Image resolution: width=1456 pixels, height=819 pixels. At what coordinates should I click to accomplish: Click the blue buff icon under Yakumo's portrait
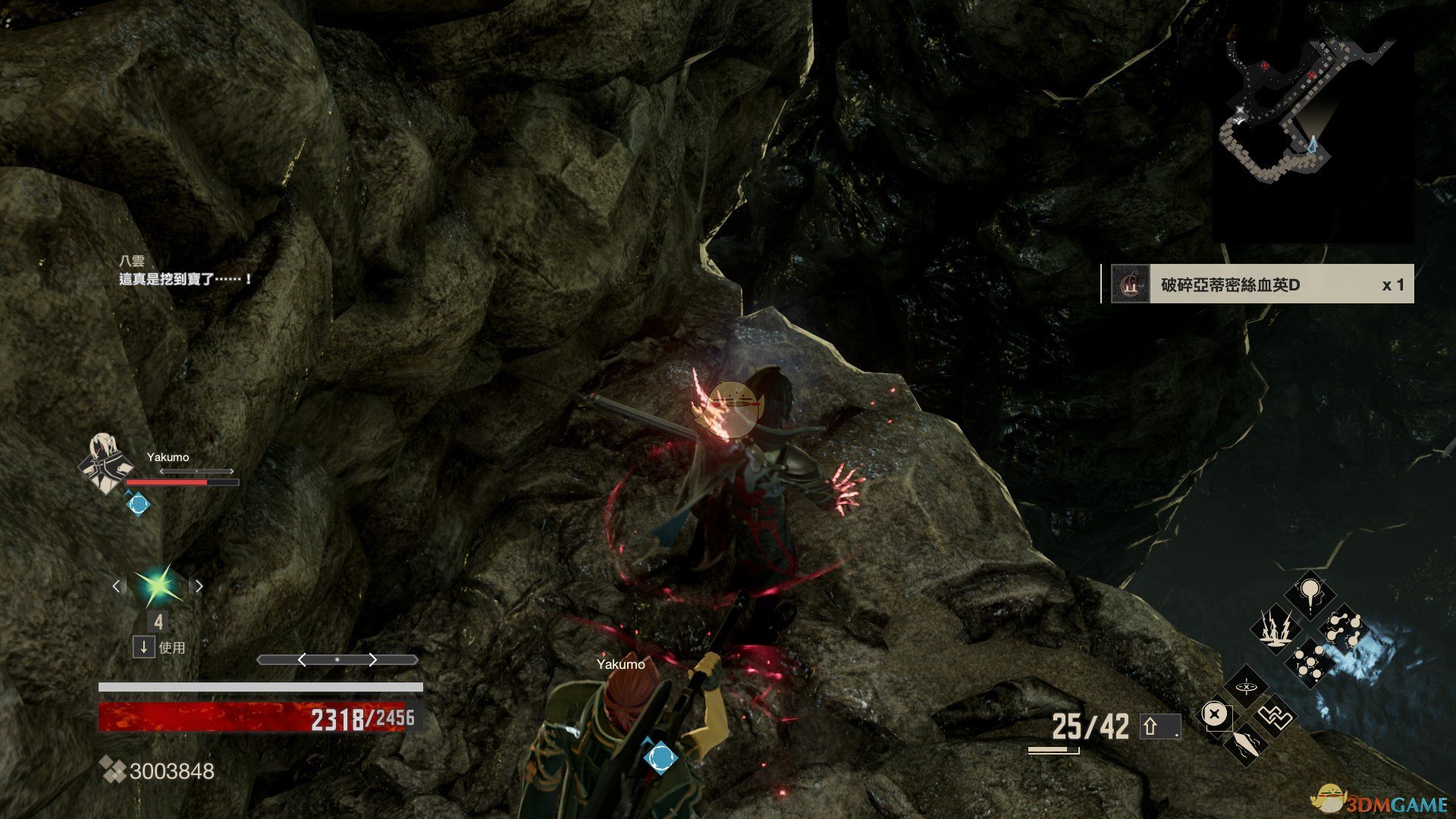138,504
